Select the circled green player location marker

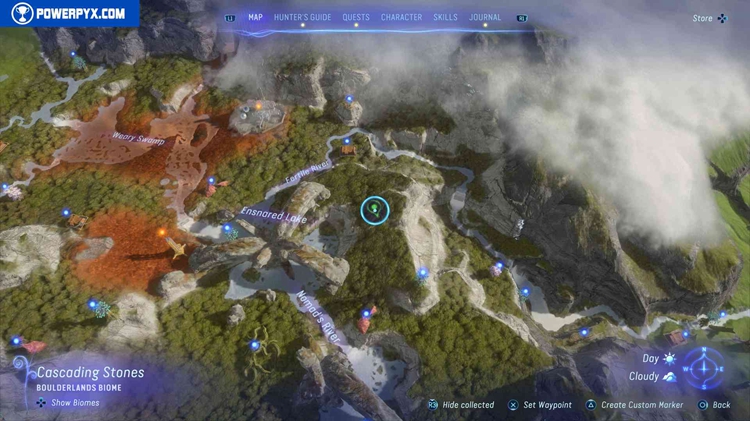point(375,210)
